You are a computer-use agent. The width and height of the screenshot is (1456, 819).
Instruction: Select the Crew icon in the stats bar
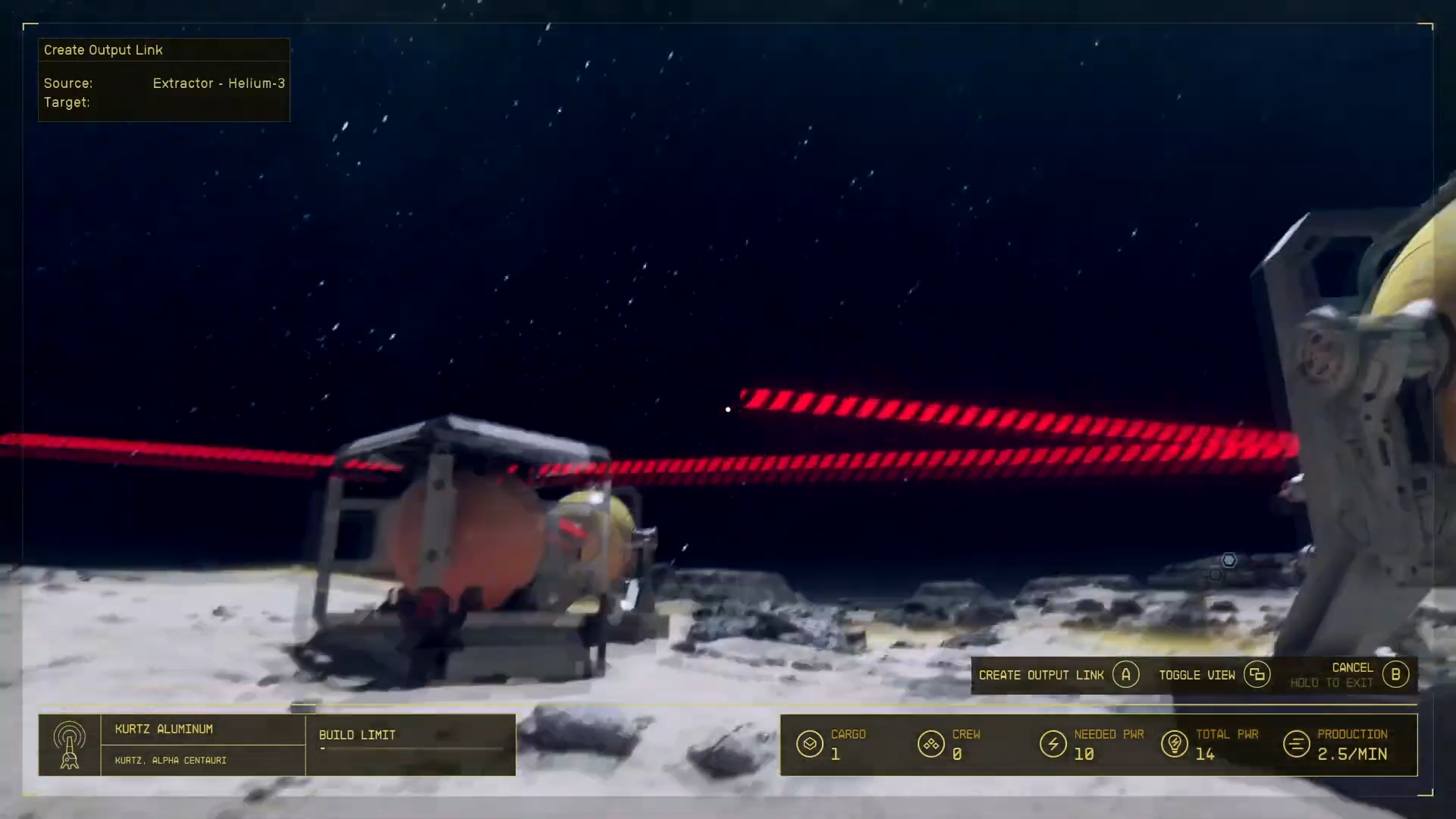coord(931,744)
